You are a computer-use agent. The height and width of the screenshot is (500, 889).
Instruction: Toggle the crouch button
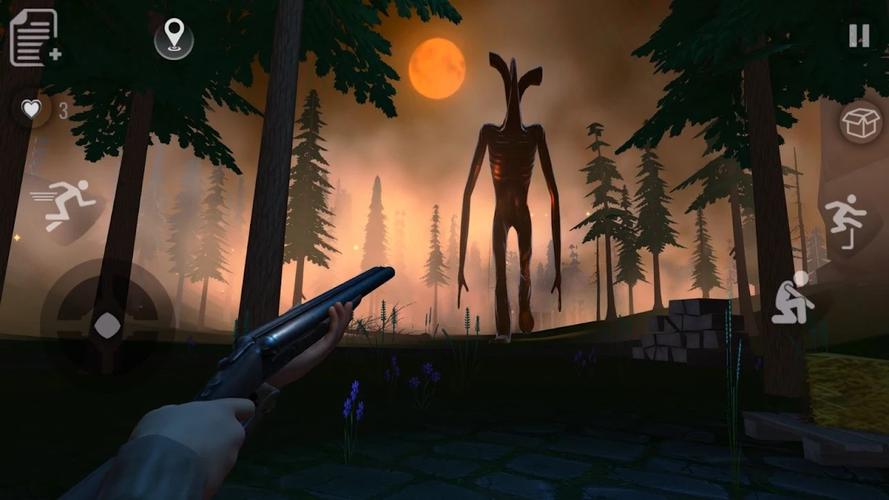coord(794,297)
